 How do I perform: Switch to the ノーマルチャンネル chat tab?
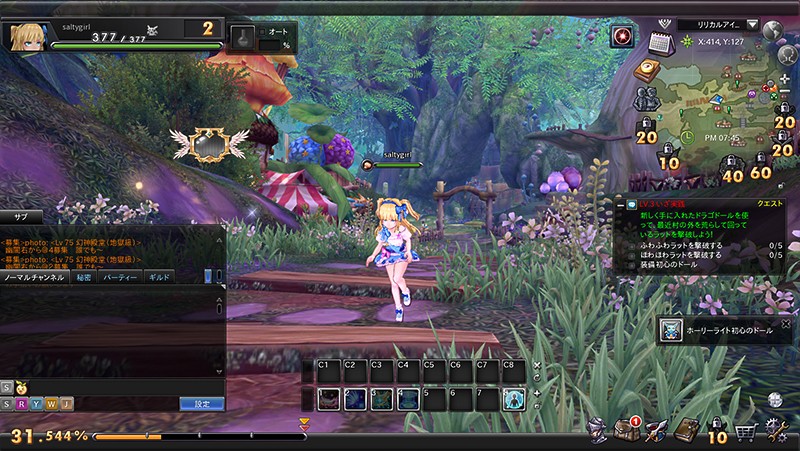35,277
